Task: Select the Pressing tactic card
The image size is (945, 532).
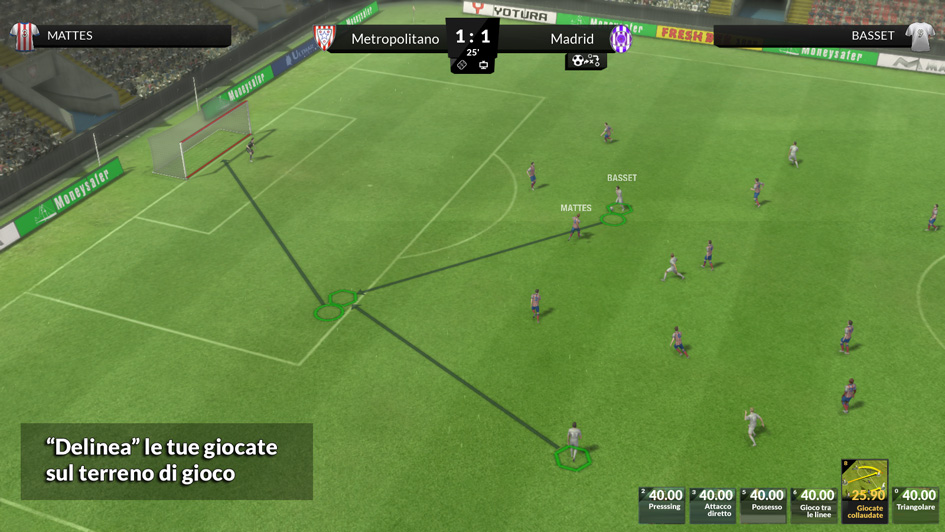Action: 663,503
